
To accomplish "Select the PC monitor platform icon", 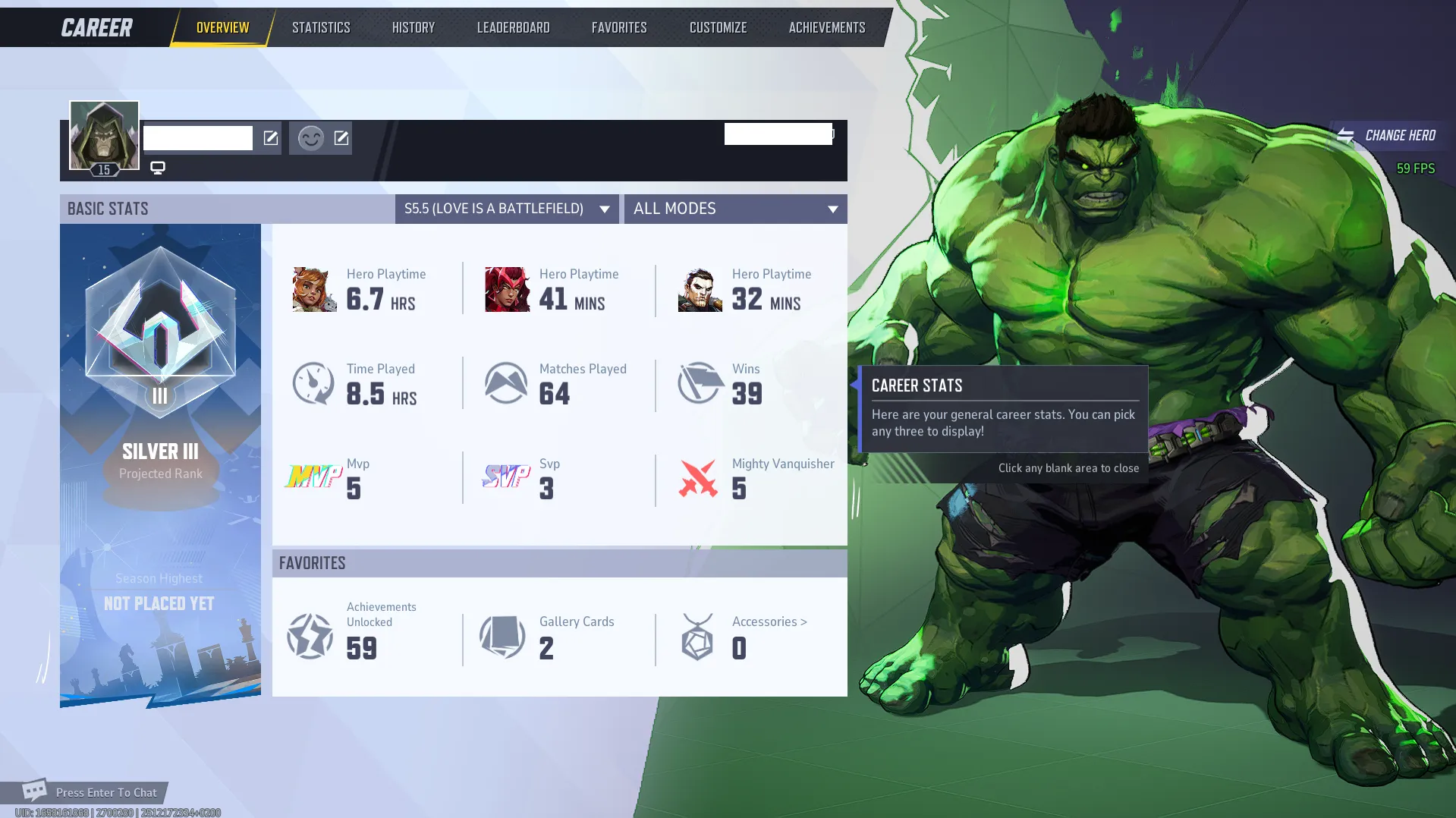I will (158, 167).
